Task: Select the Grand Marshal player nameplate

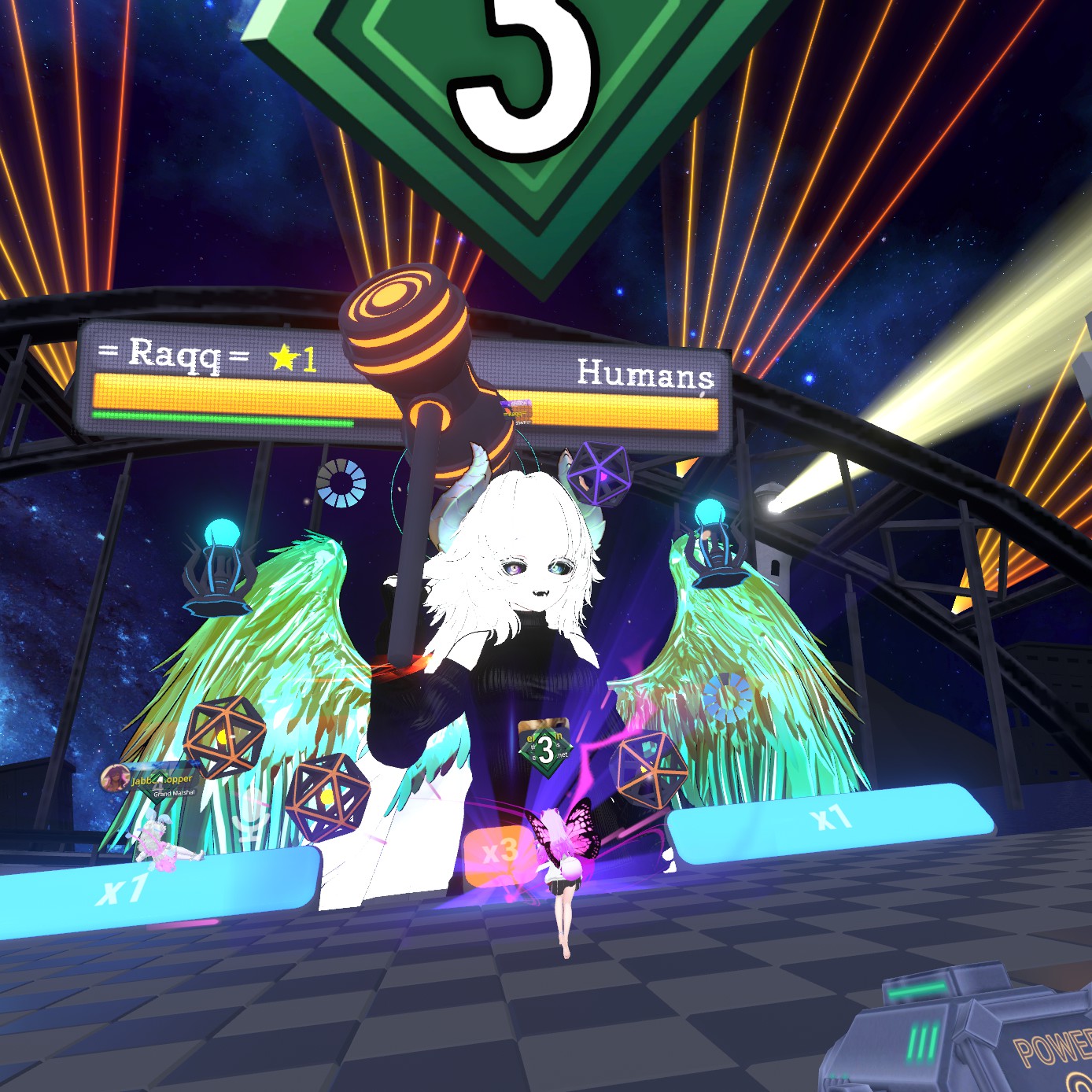Action: [151, 780]
